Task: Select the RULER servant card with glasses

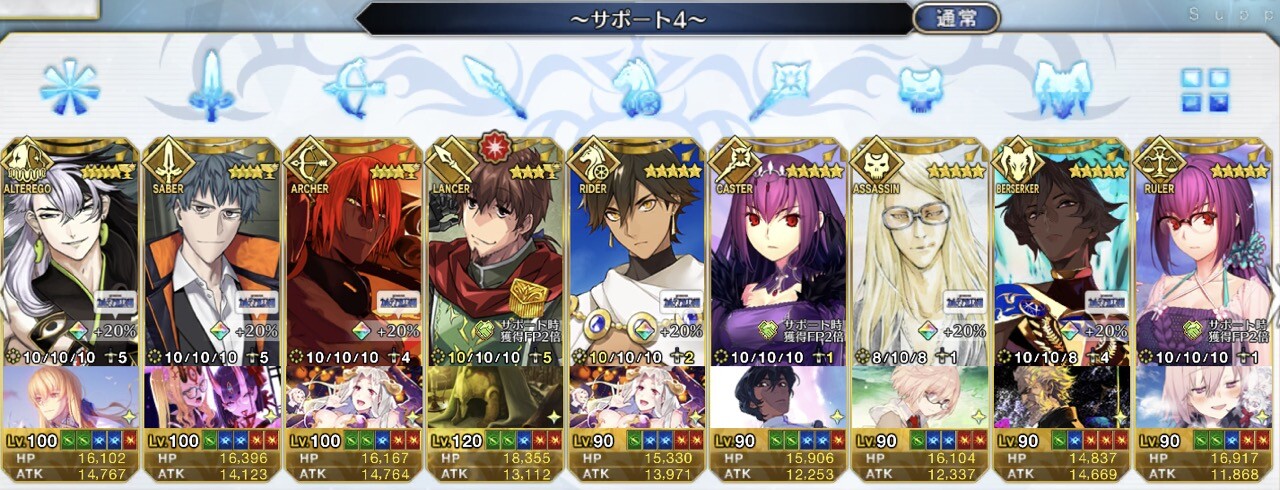Action: click(x=1204, y=260)
